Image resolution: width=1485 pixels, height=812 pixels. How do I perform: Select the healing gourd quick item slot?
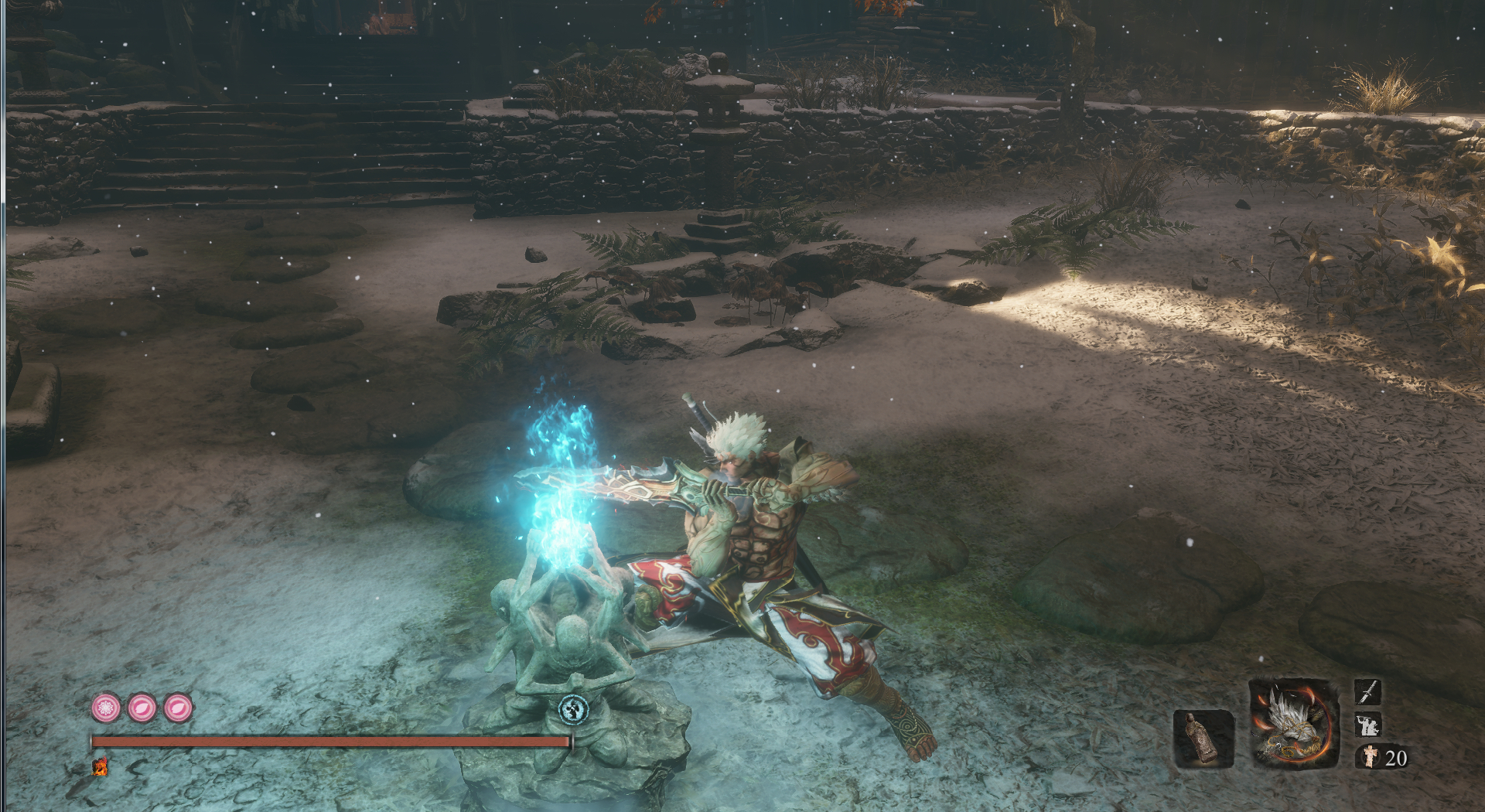1203,739
